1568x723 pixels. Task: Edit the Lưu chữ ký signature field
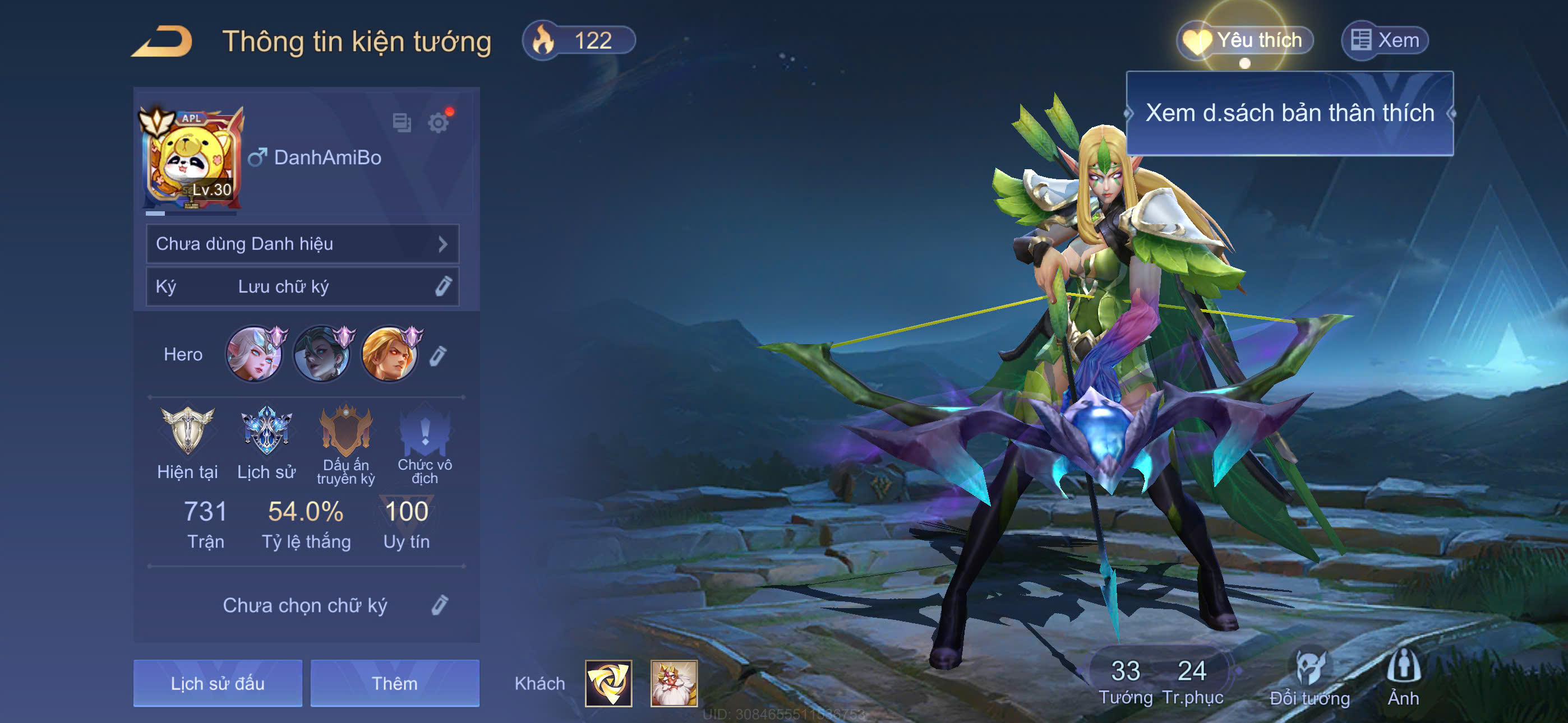(442, 286)
